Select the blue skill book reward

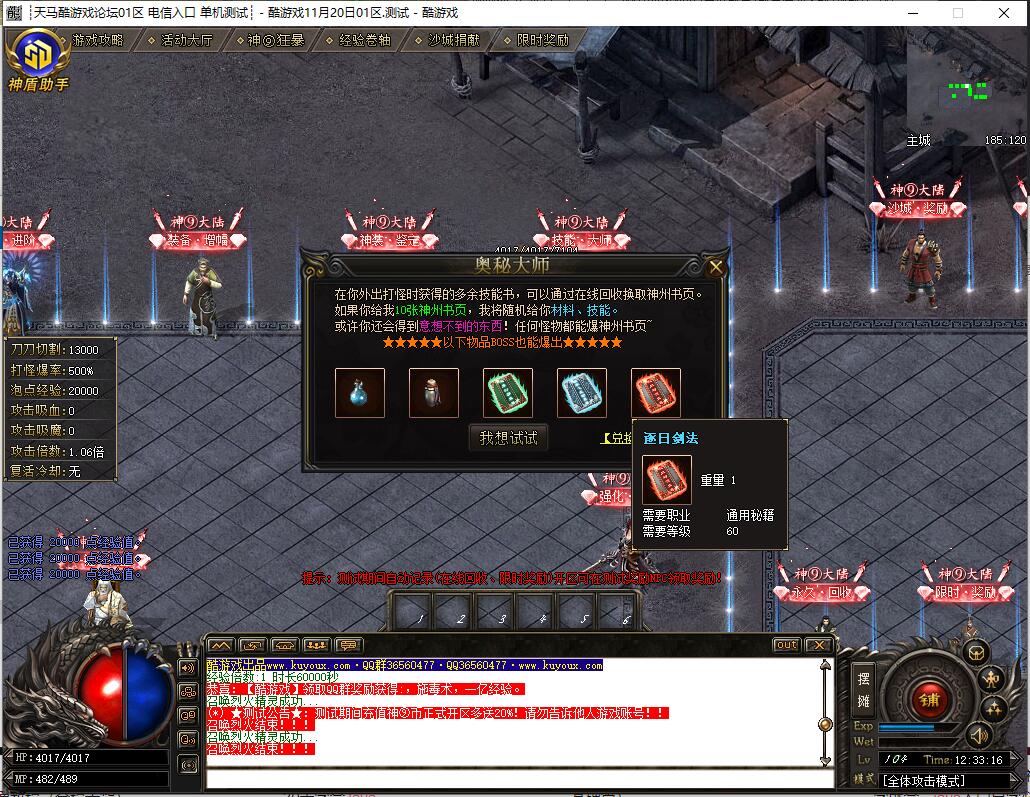[582, 393]
